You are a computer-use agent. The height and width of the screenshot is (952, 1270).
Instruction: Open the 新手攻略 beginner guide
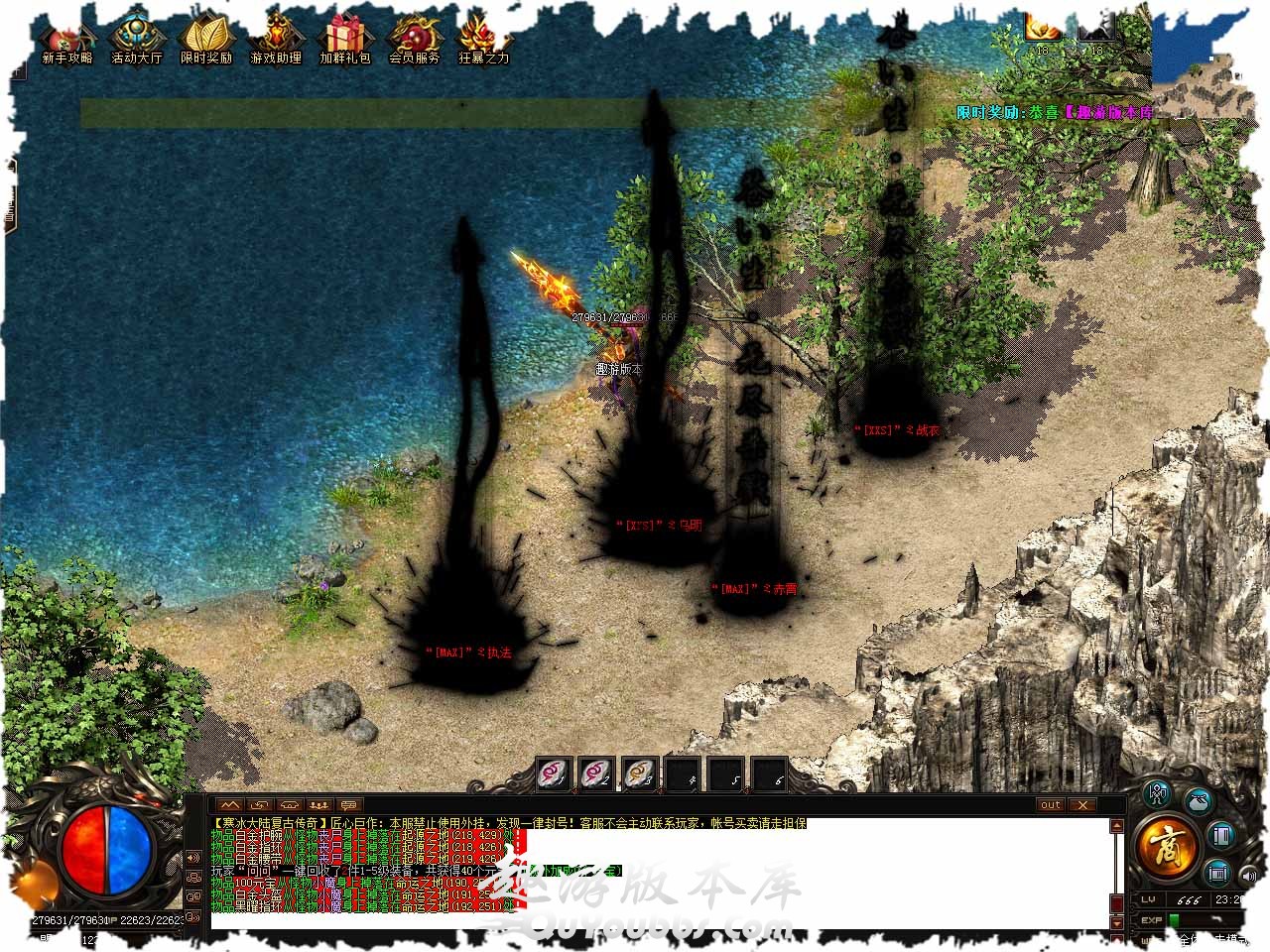pyautogui.click(x=67, y=42)
